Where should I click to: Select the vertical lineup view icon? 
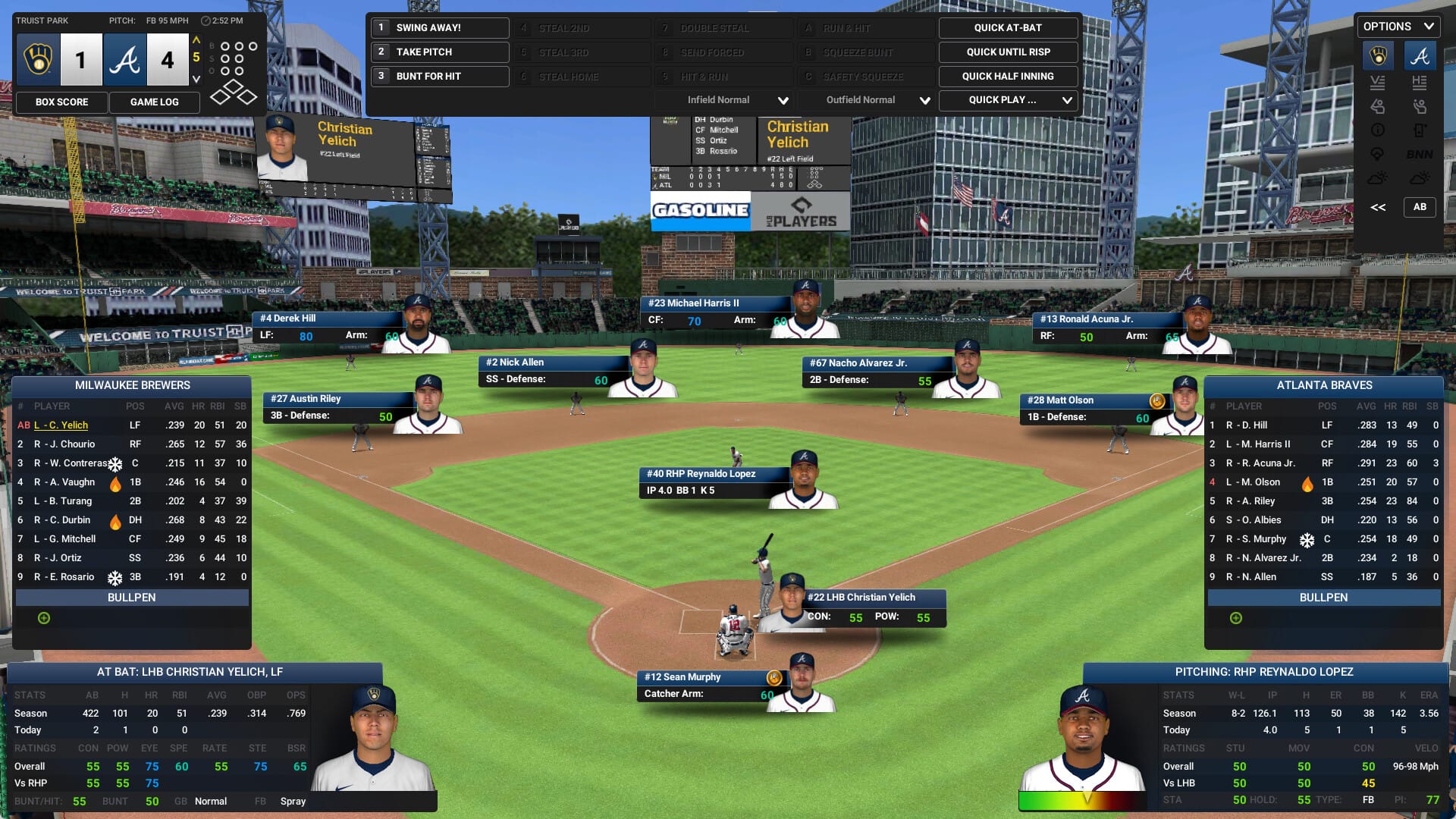(1377, 83)
